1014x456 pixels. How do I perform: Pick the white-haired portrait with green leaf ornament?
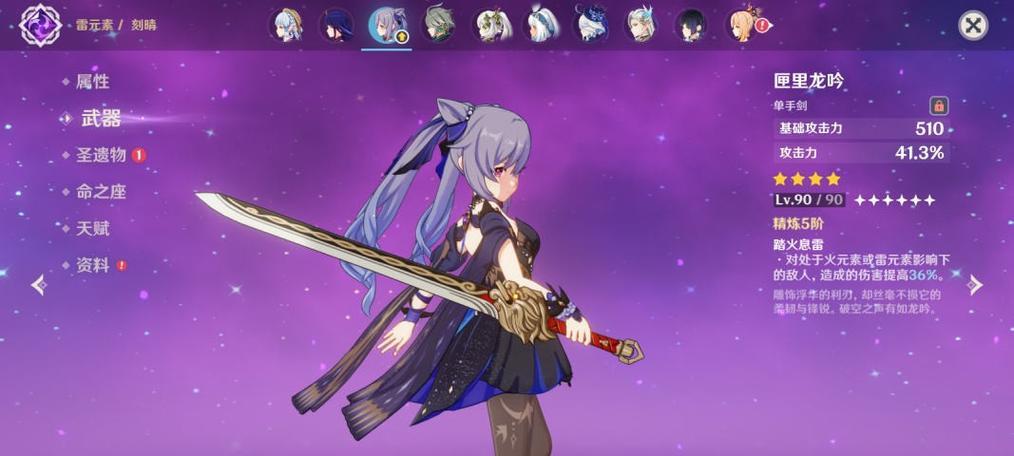[489, 24]
